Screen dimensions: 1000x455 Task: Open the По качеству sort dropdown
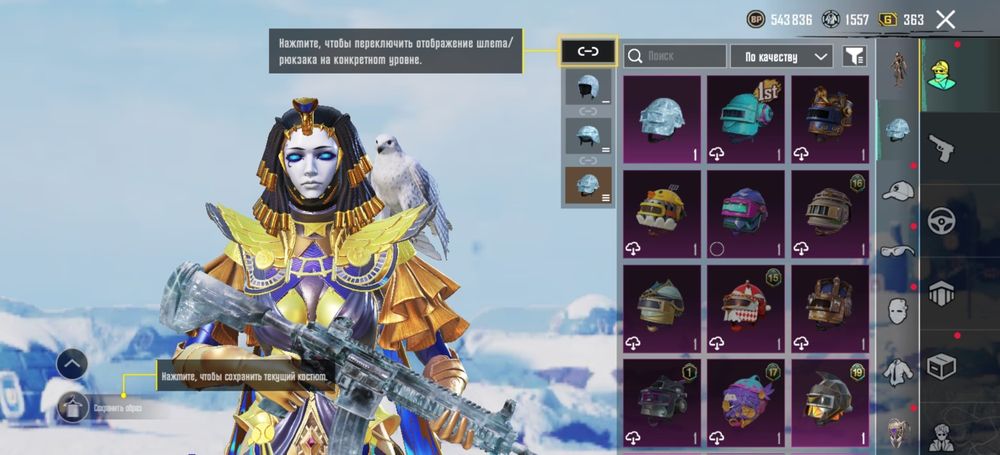(x=781, y=56)
